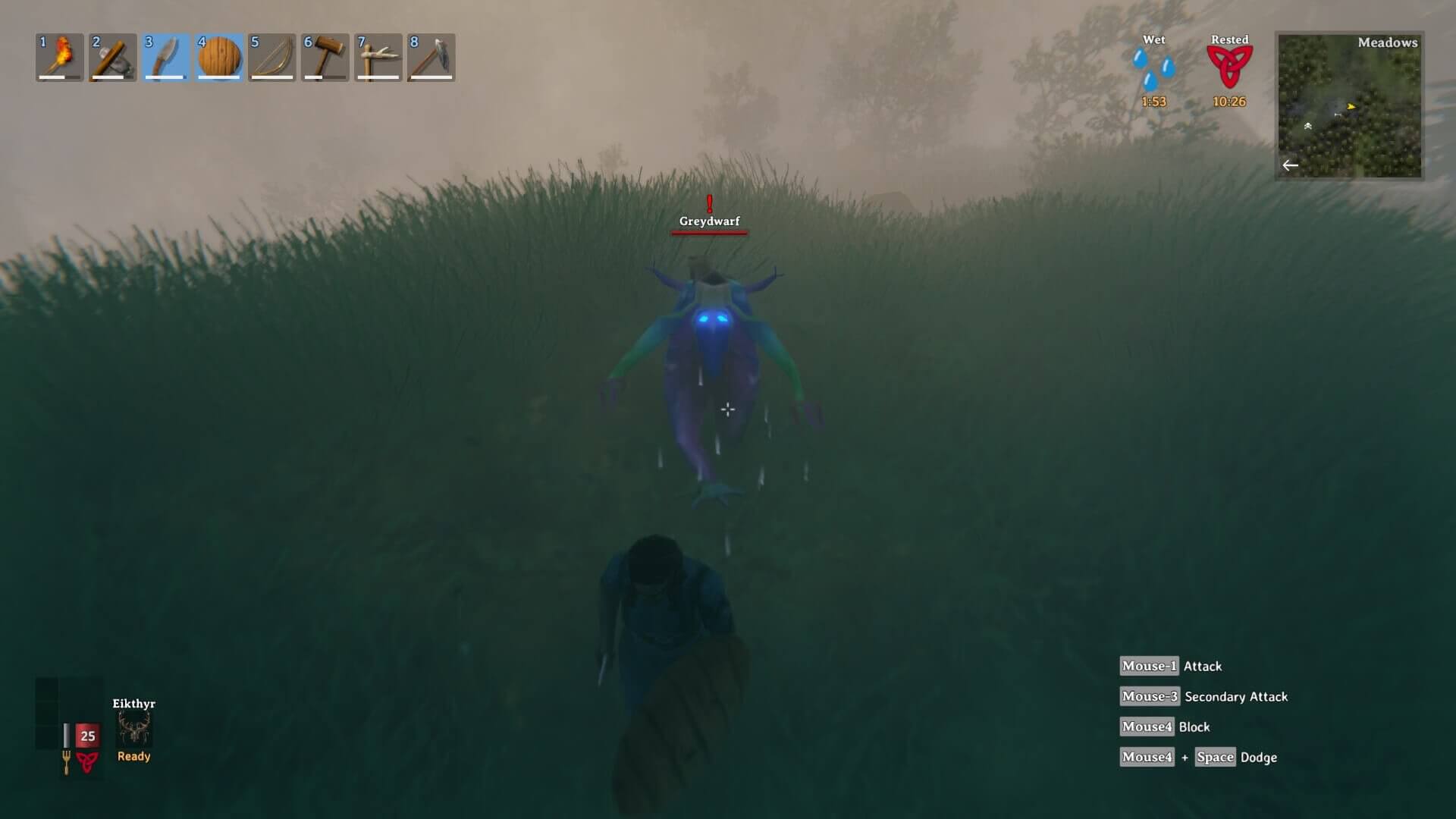Click the Wet status effect icon
This screenshot has height=819, width=1456.
pyautogui.click(x=1153, y=70)
